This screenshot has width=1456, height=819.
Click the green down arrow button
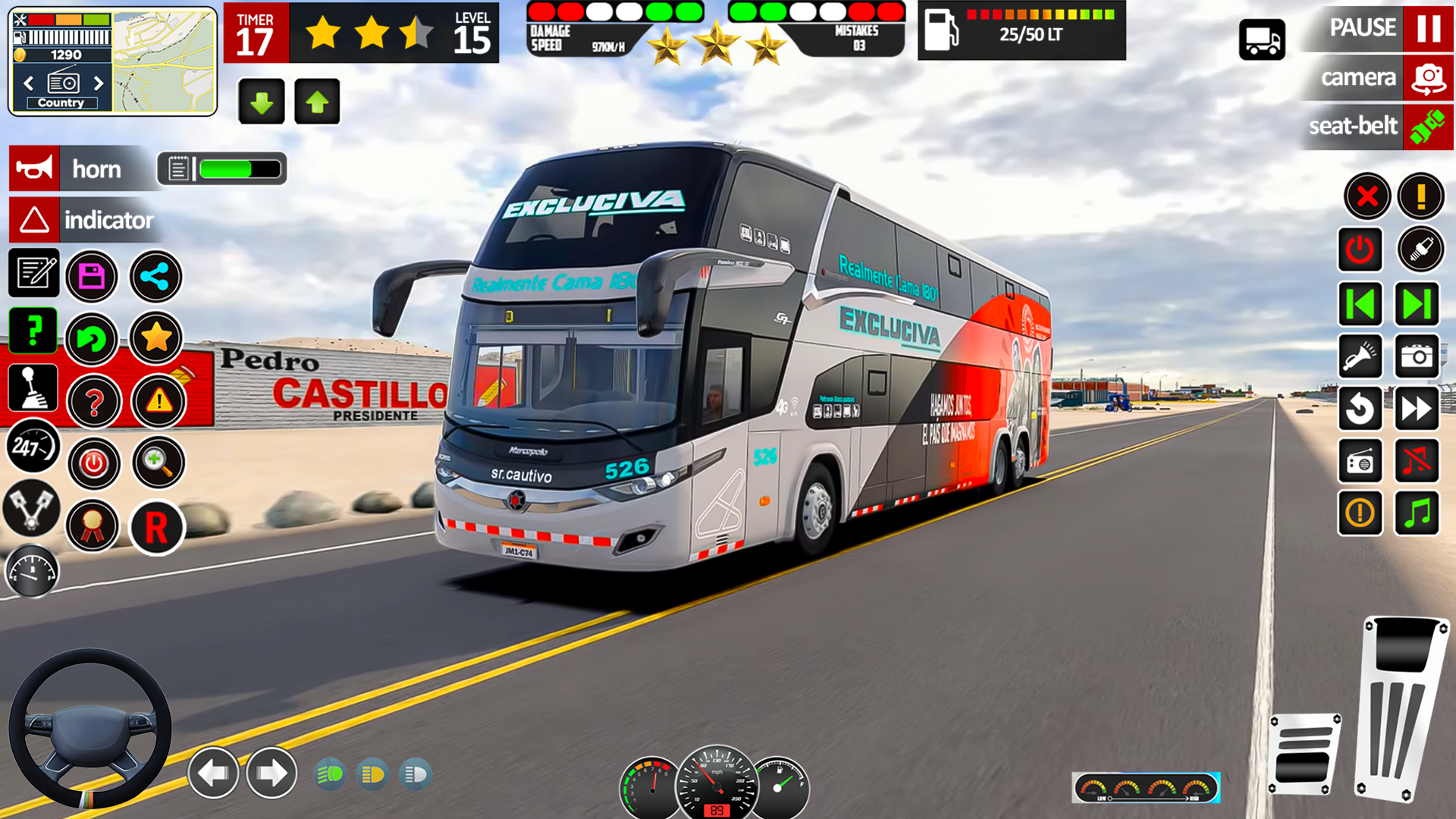coord(262,102)
